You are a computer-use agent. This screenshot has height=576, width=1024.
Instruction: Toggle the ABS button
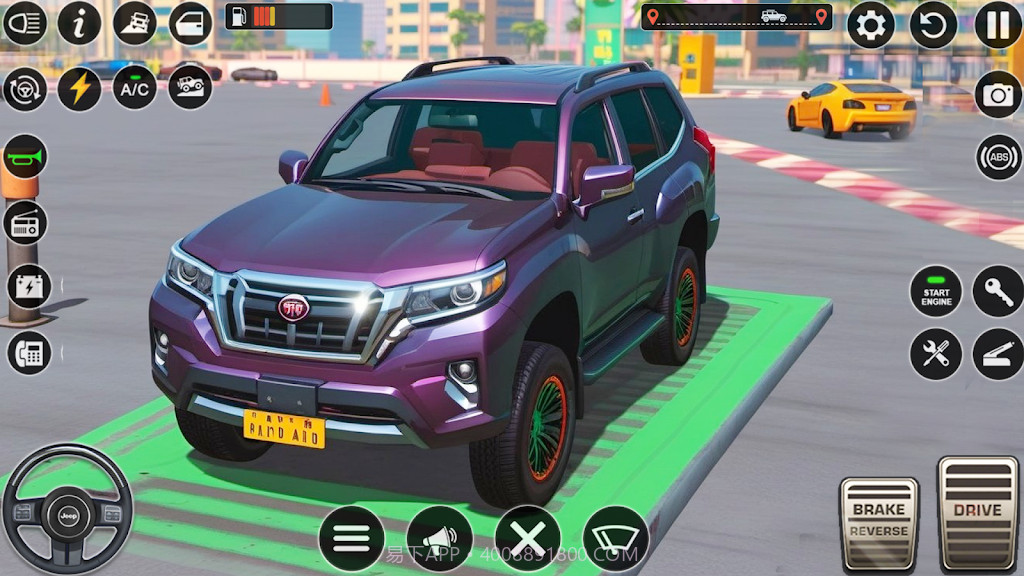click(998, 157)
